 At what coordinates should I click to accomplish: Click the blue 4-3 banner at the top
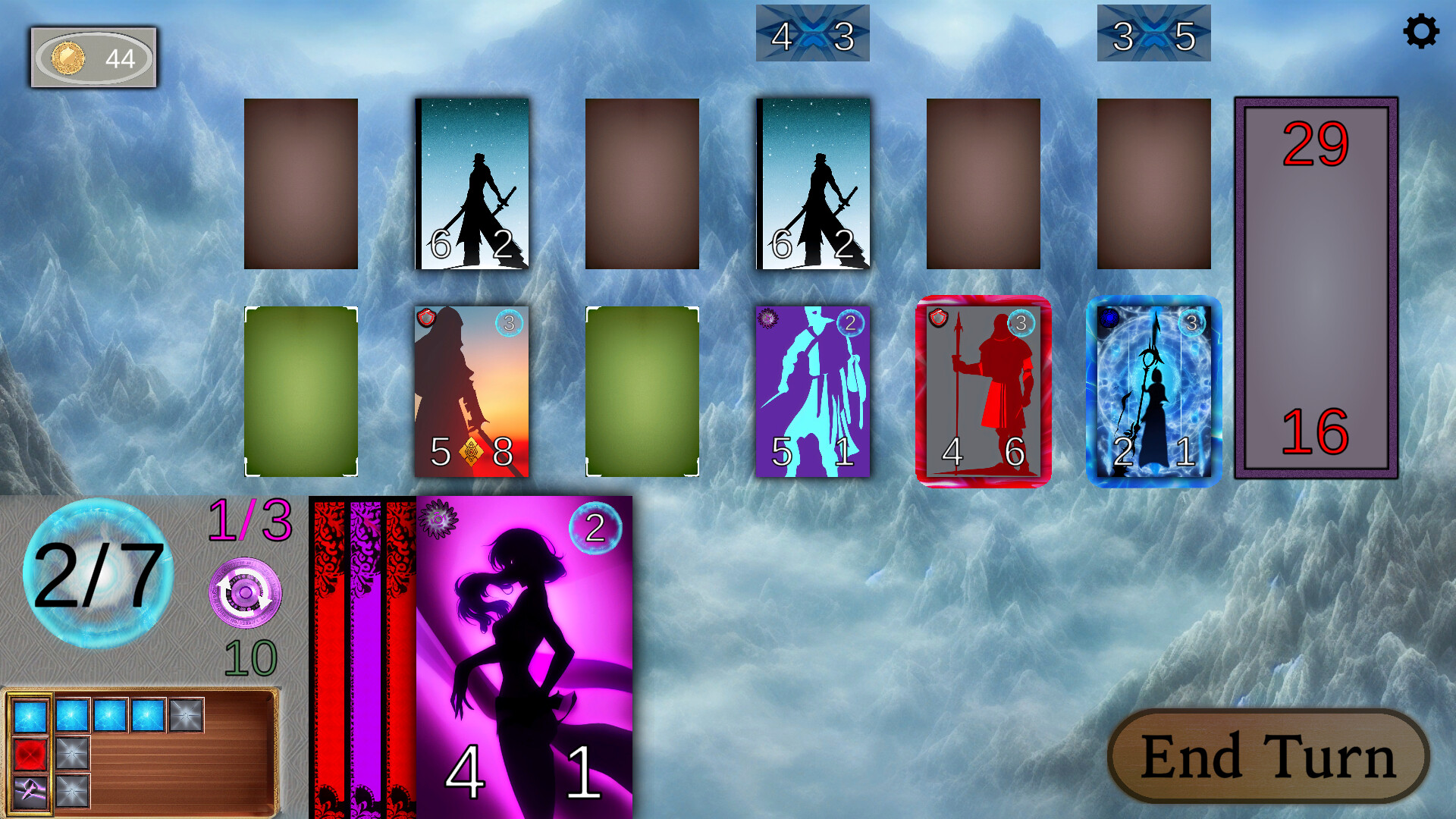coord(812,34)
